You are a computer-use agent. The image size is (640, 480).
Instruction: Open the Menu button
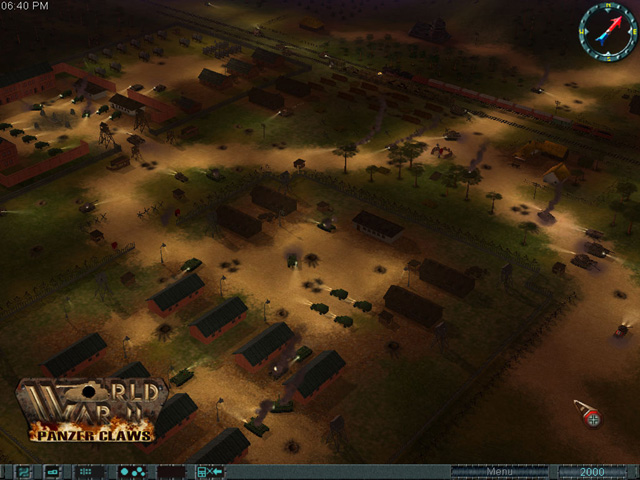499,471
